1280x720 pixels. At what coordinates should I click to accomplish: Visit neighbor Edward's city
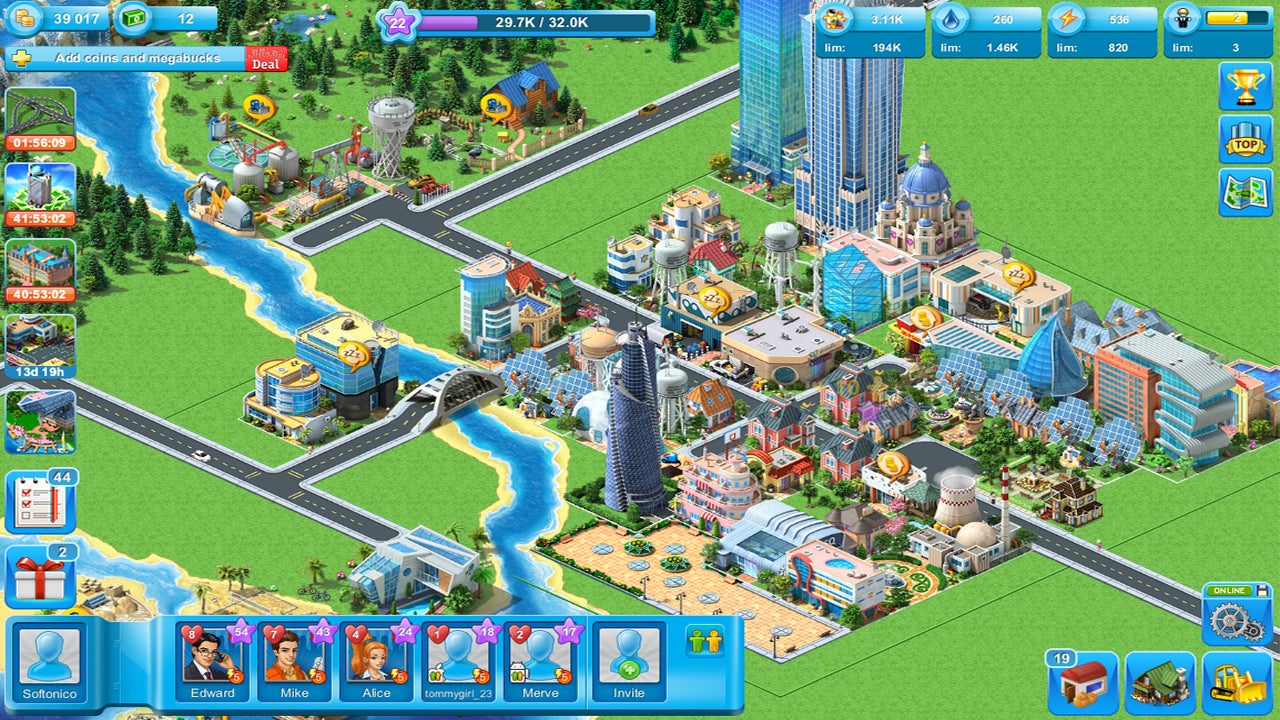point(213,661)
